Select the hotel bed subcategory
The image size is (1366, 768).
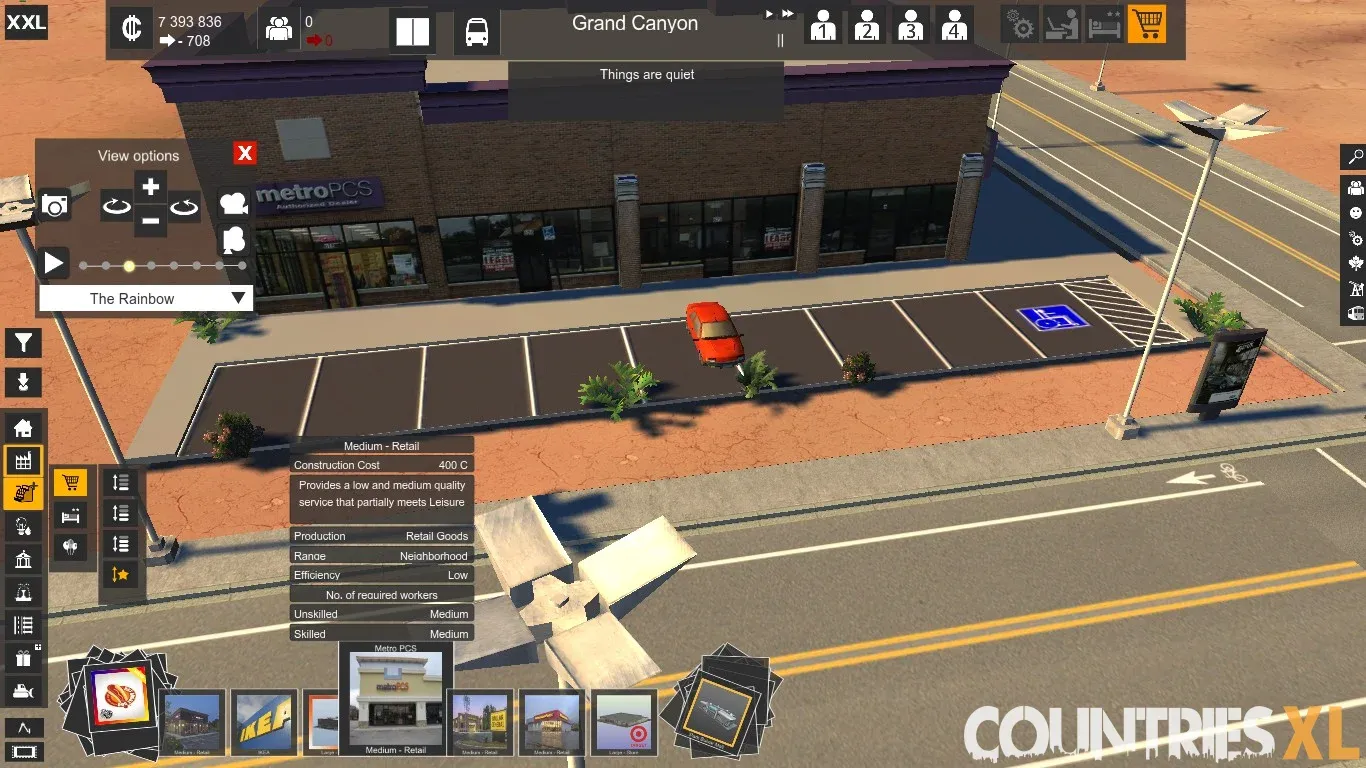tap(70, 515)
